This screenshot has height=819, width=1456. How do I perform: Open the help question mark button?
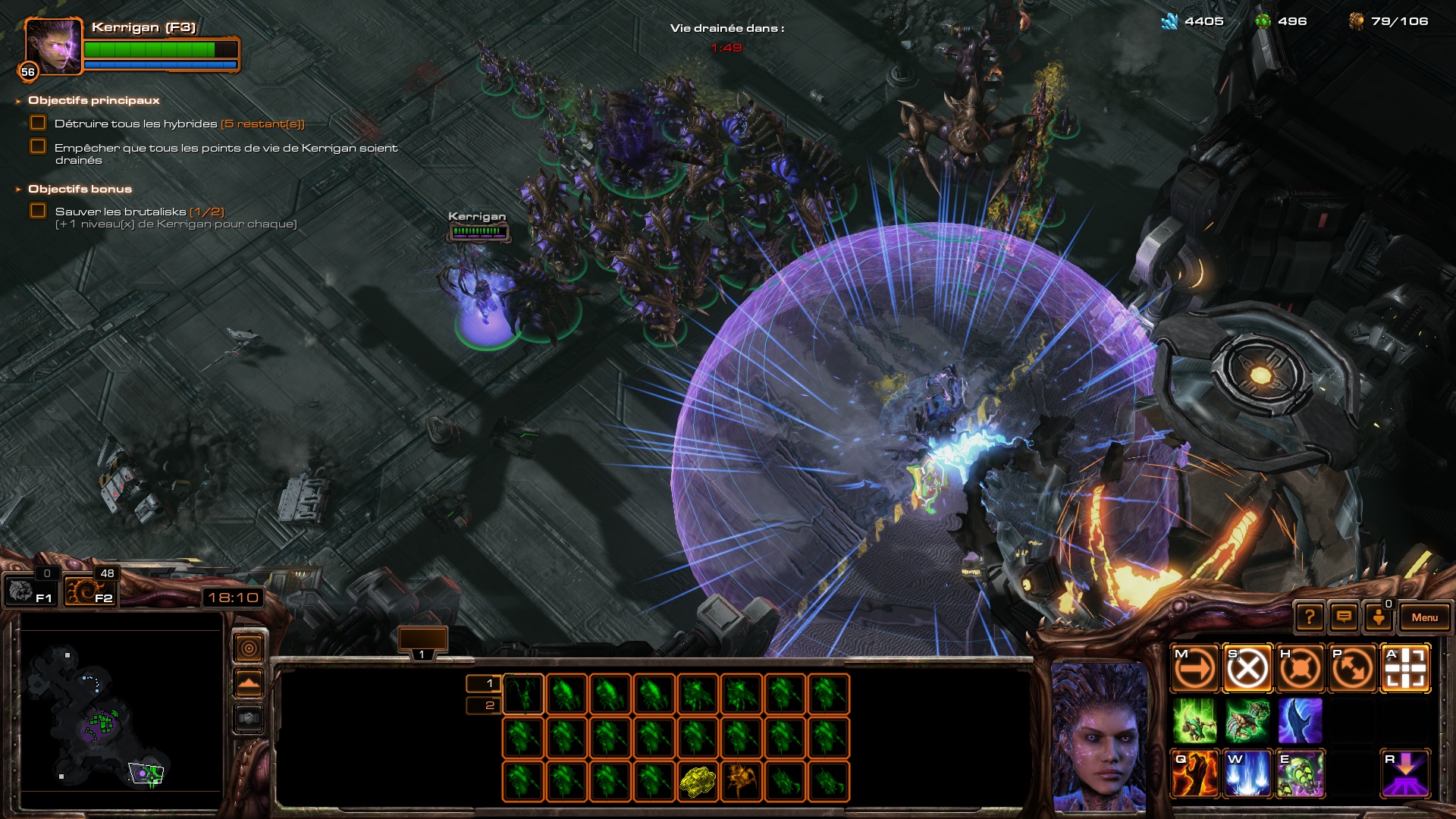pos(1310,617)
